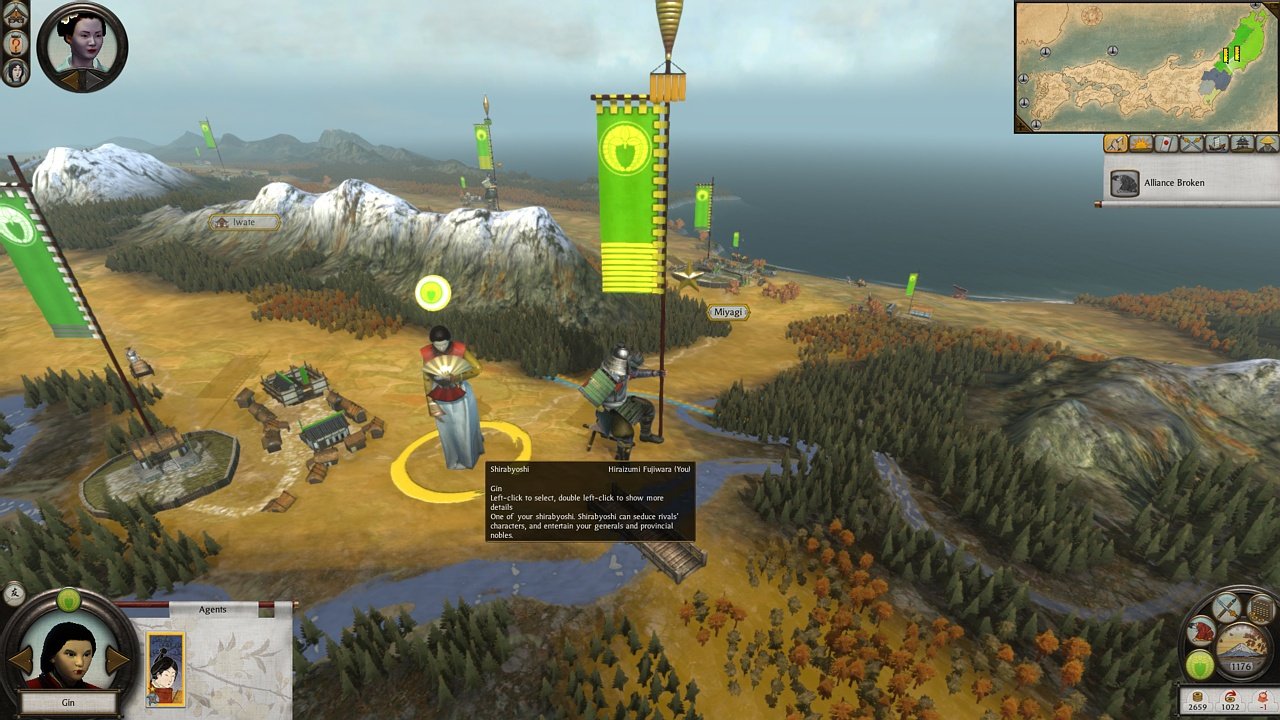Screen dimensions: 1280x720
Task: Cycle to the next character with right arrow
Action: tap(117, 660)
